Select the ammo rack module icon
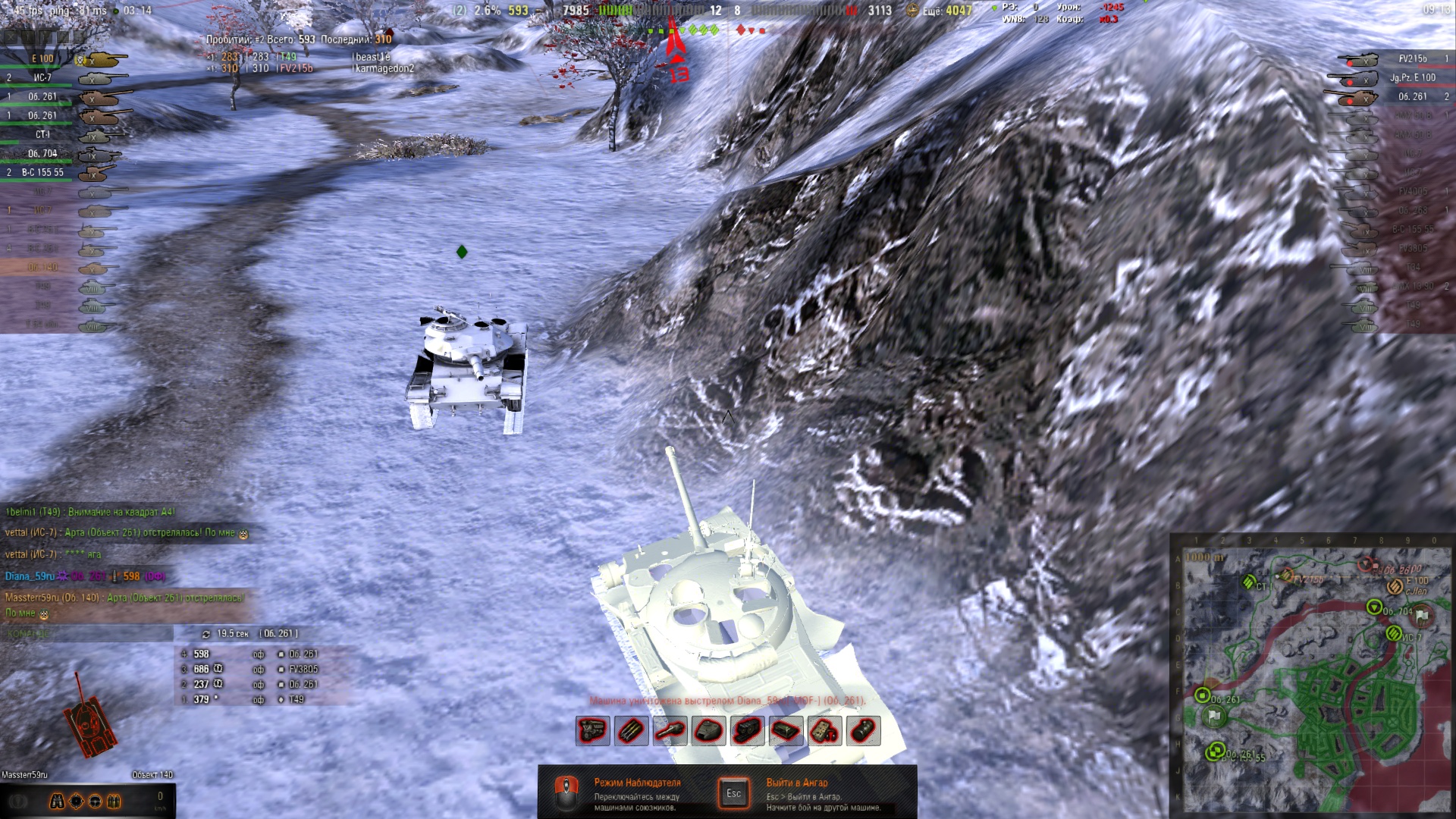1456x819 pixels. pos(631,731)
